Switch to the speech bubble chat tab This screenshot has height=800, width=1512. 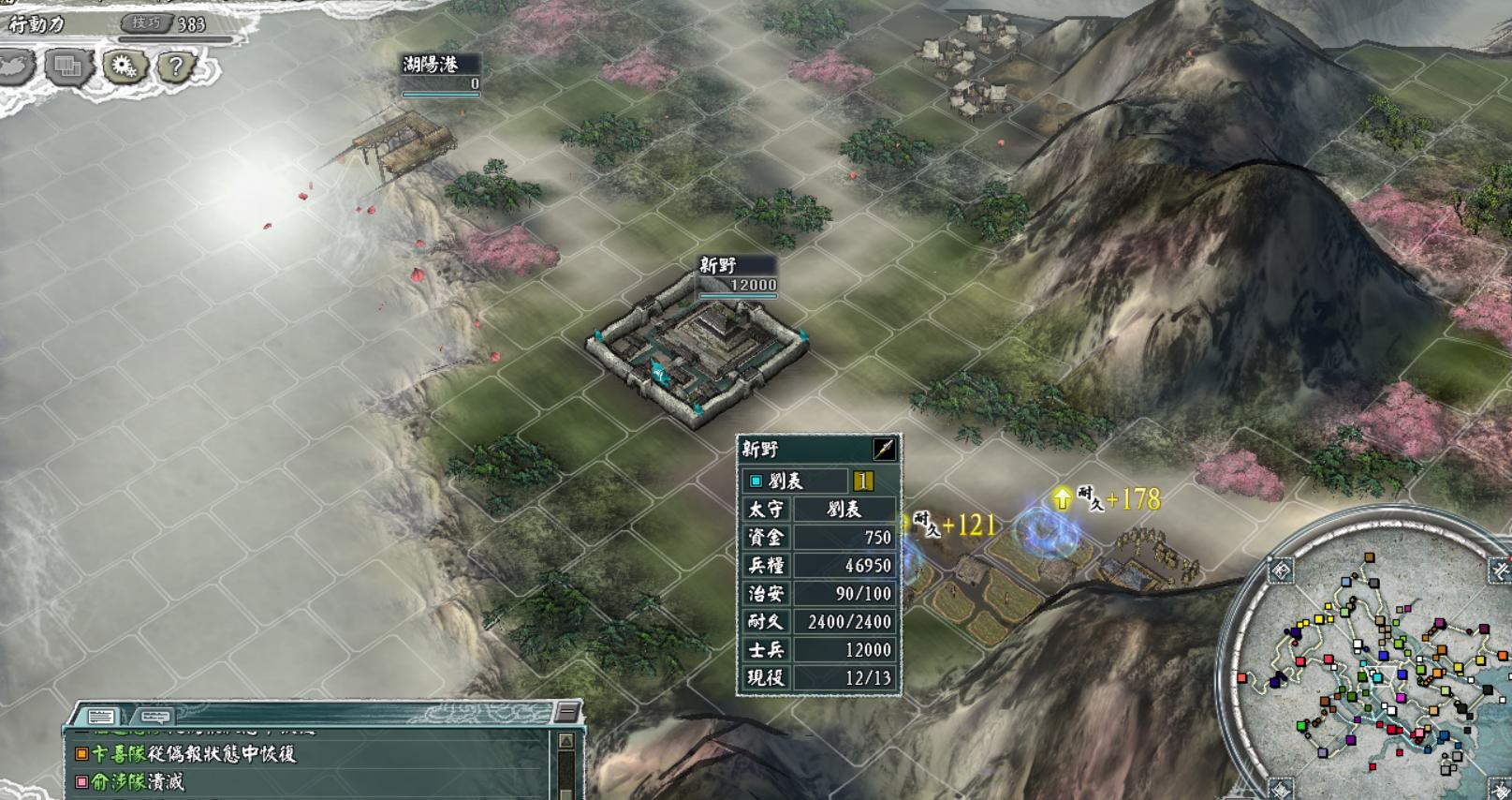point(154,717)
